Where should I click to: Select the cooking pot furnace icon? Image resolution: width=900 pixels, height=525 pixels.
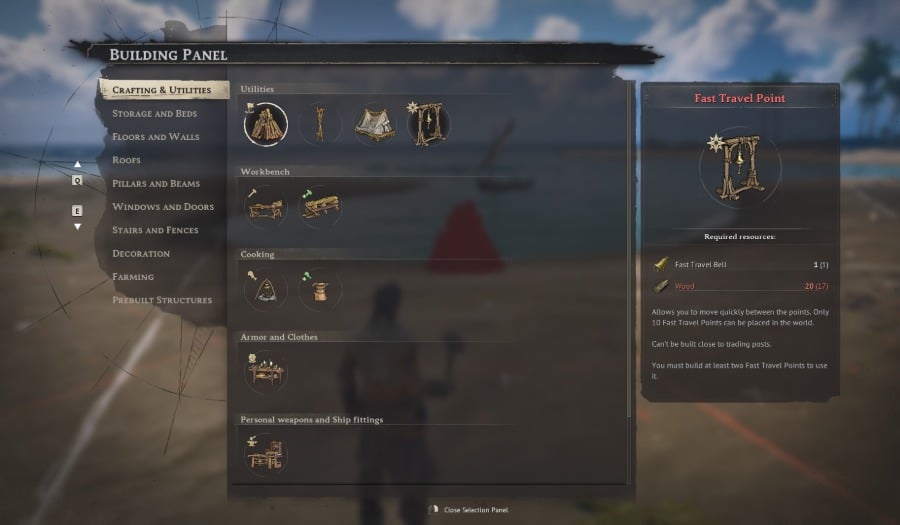point(320,290)
